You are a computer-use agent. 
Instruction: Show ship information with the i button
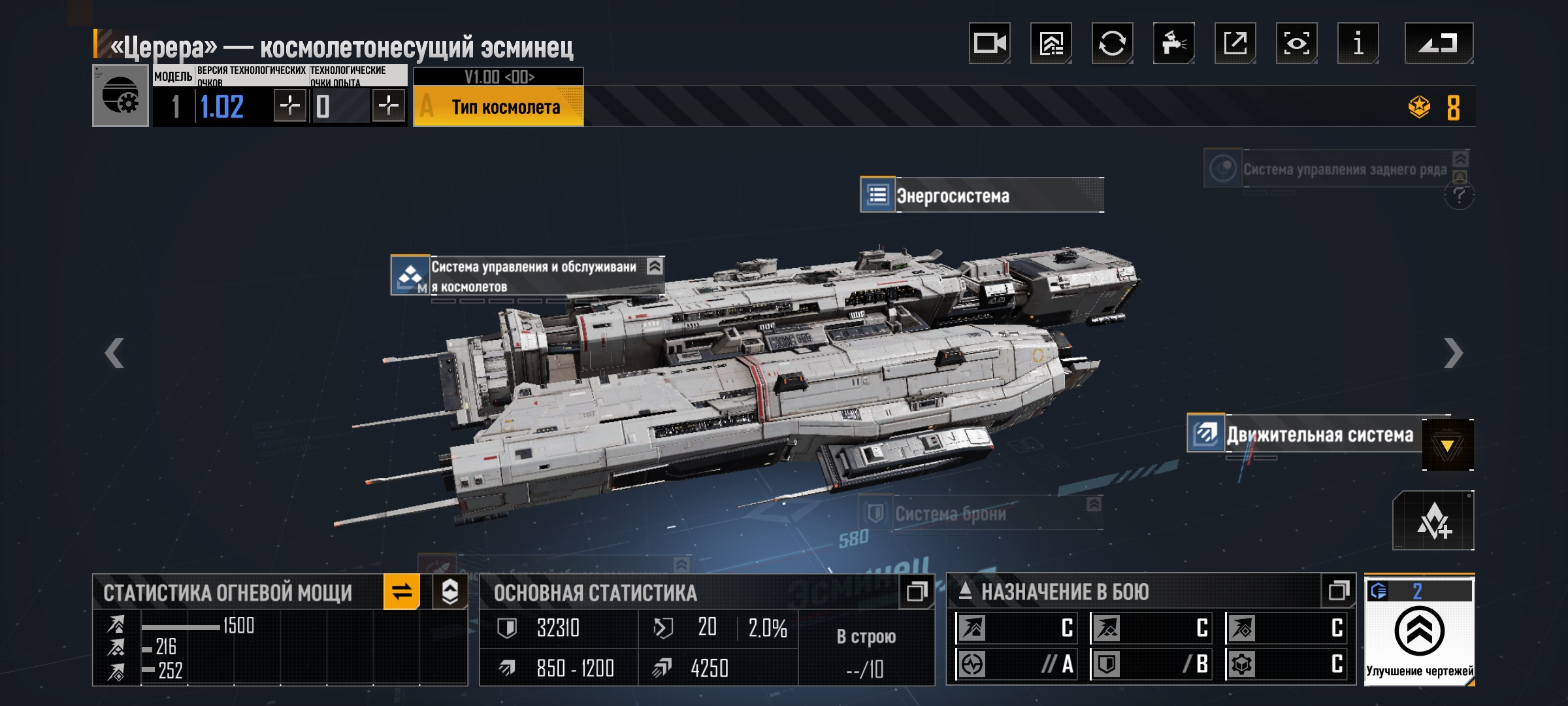1358,43
